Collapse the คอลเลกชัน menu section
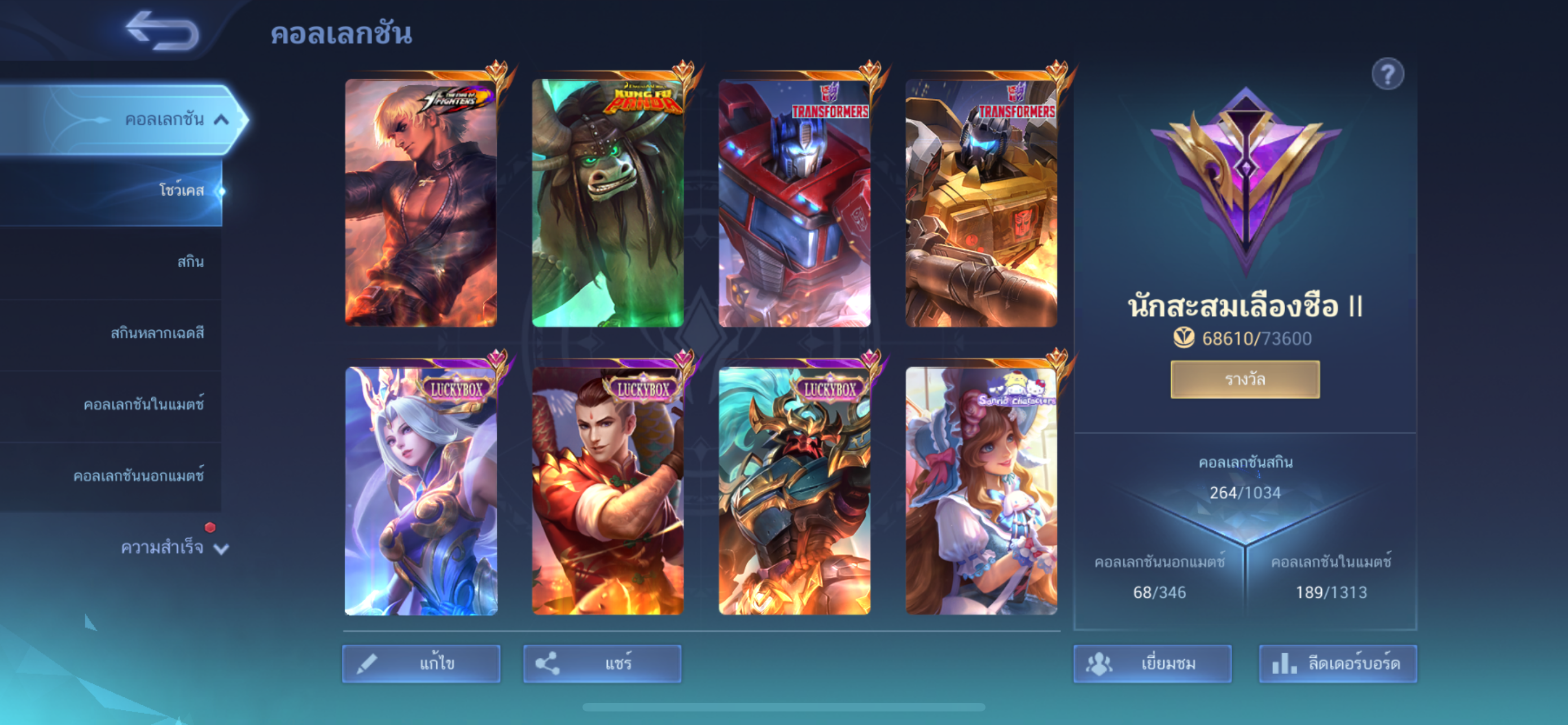The height and width of the screenshot is (725, 1568). [x=222, y=119]
